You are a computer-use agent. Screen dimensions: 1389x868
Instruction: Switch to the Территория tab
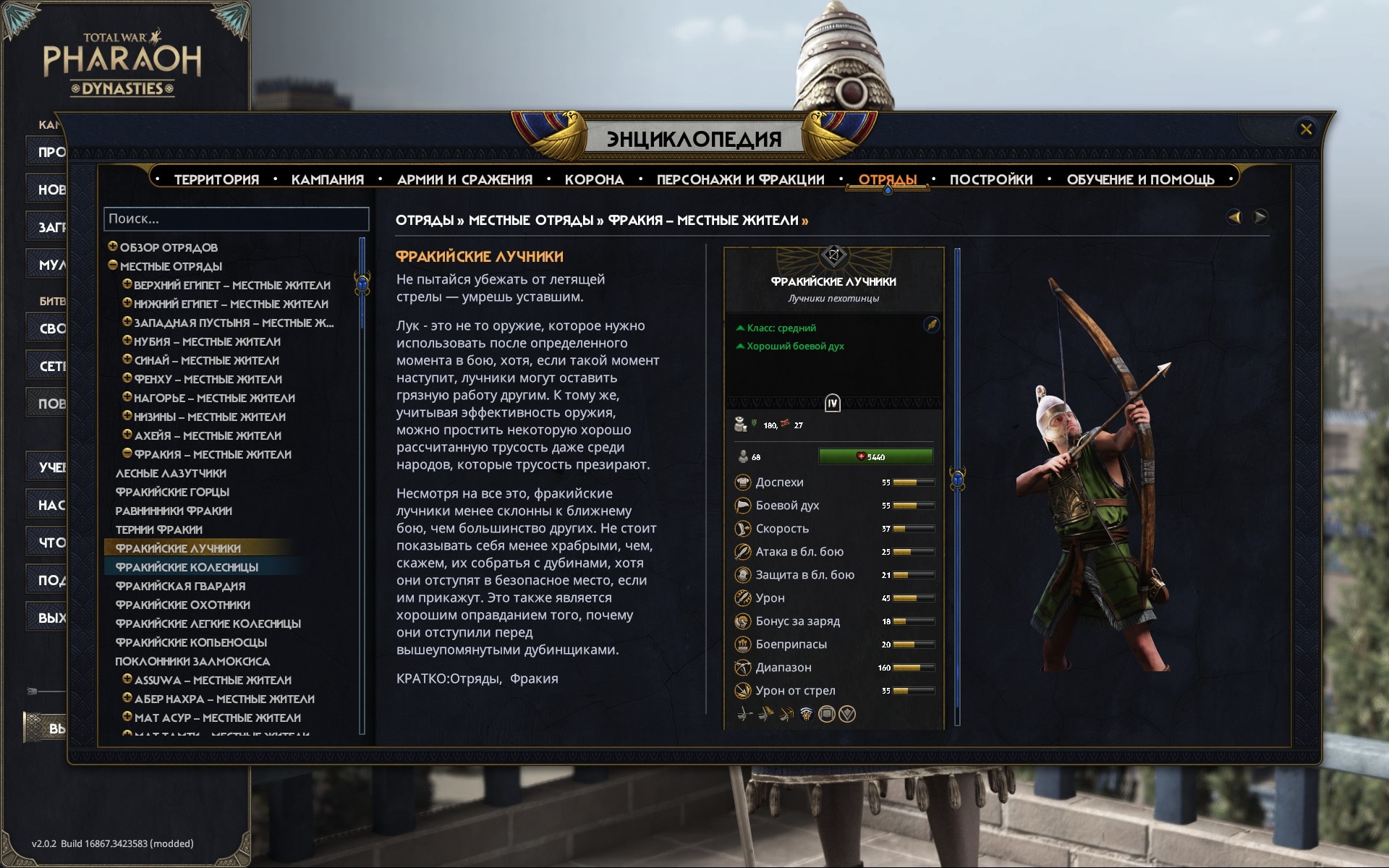coord(216,179)
